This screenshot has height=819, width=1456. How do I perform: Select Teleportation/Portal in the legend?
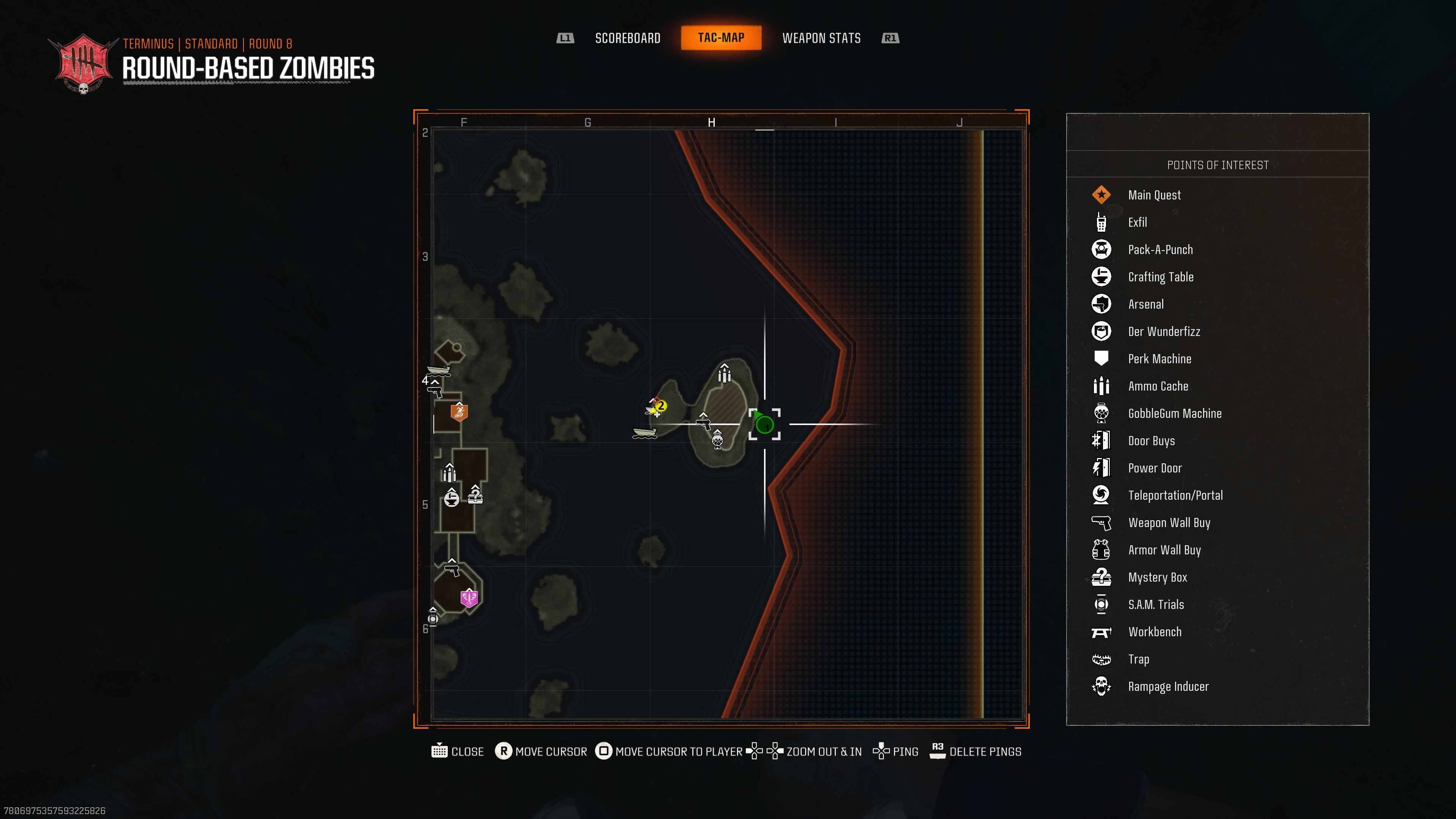click(1175, 496)
